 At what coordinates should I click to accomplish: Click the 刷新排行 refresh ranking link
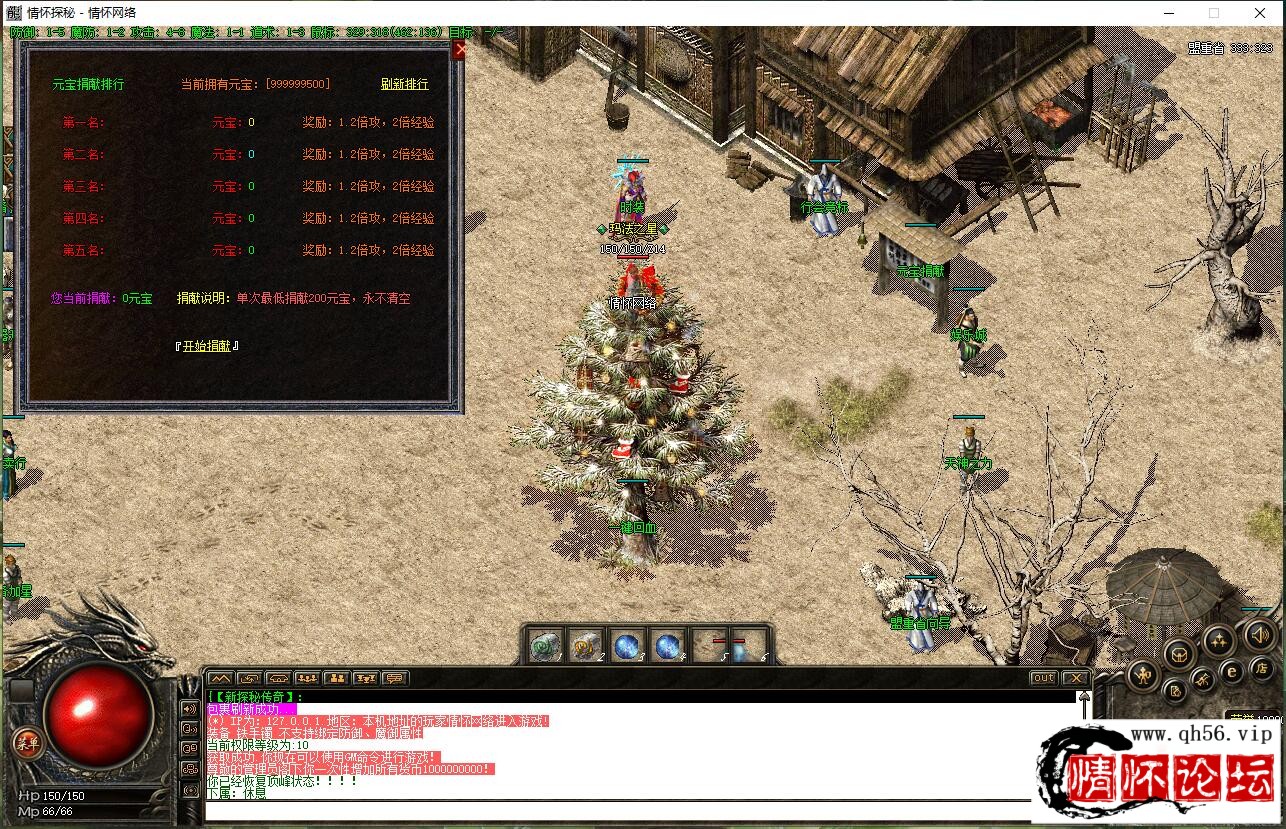[x=404, y=84]
